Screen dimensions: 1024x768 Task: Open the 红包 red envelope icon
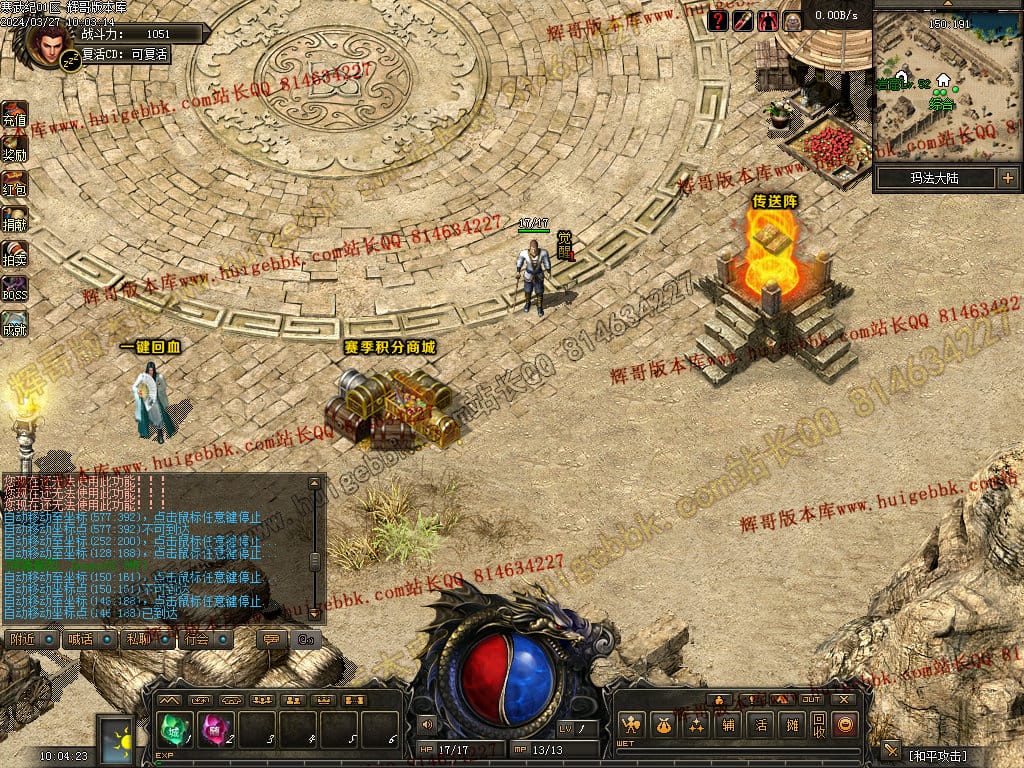[x=14, y=185]
